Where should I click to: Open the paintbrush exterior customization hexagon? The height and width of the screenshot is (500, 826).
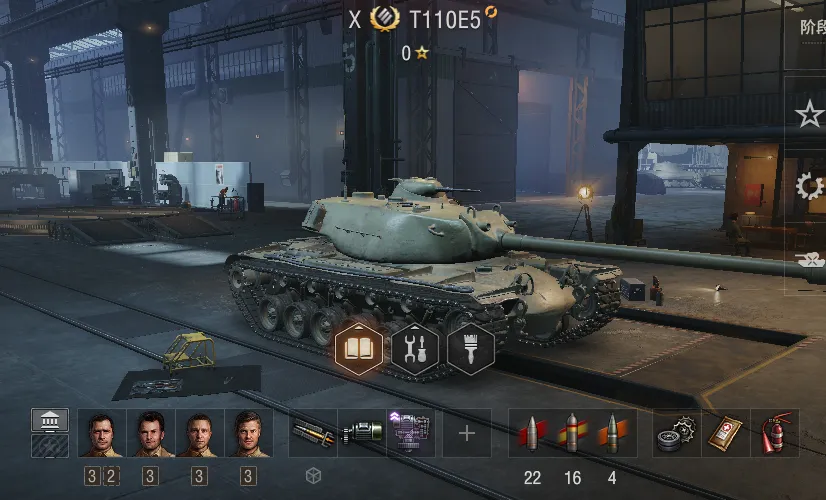pos(471,349)
